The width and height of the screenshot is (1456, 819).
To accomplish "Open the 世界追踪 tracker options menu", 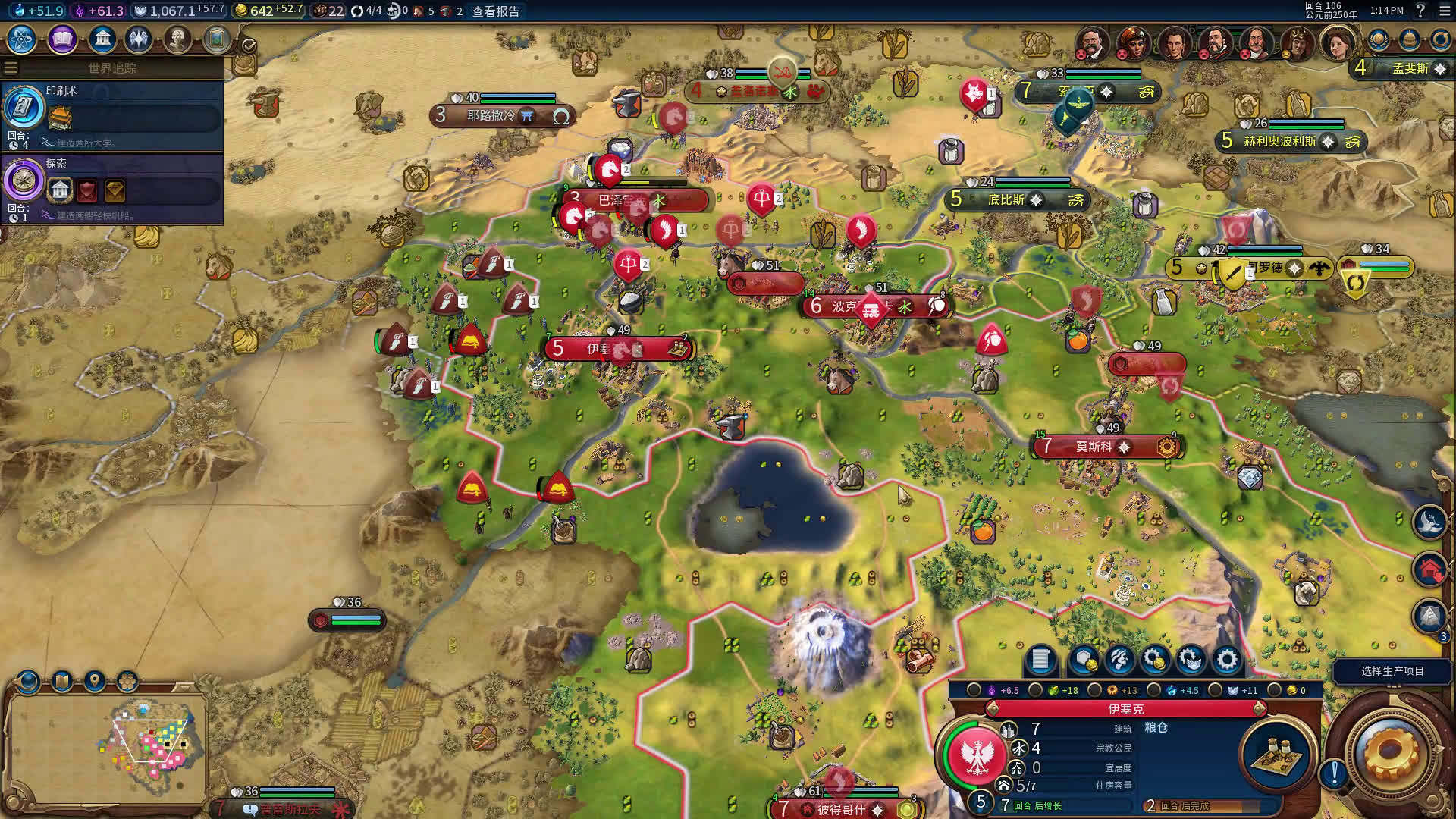I will click(x=11, y=68).
